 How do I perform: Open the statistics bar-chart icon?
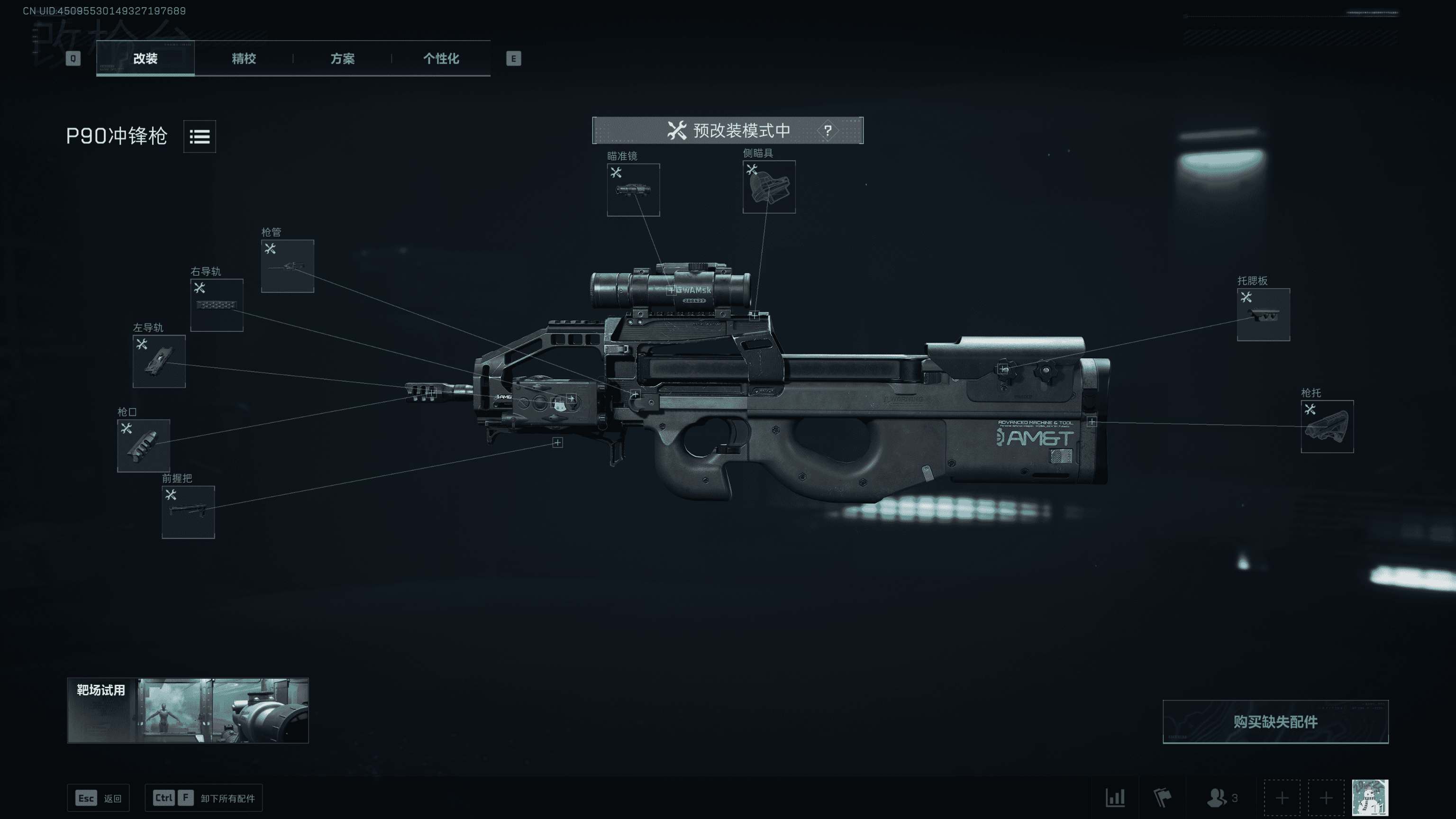[1115, 798]
